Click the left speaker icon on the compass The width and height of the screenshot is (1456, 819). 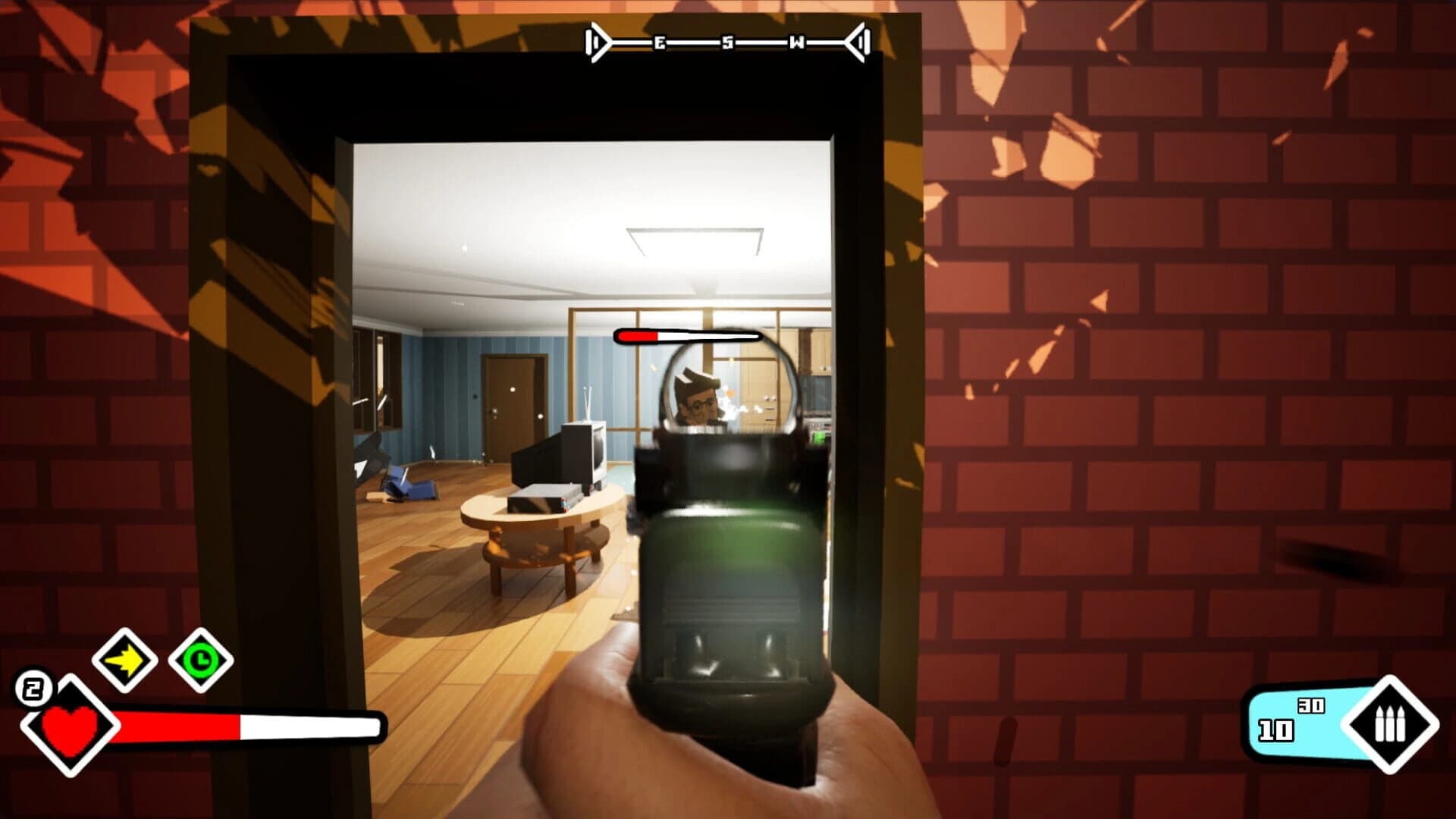(x=597, y=43)
